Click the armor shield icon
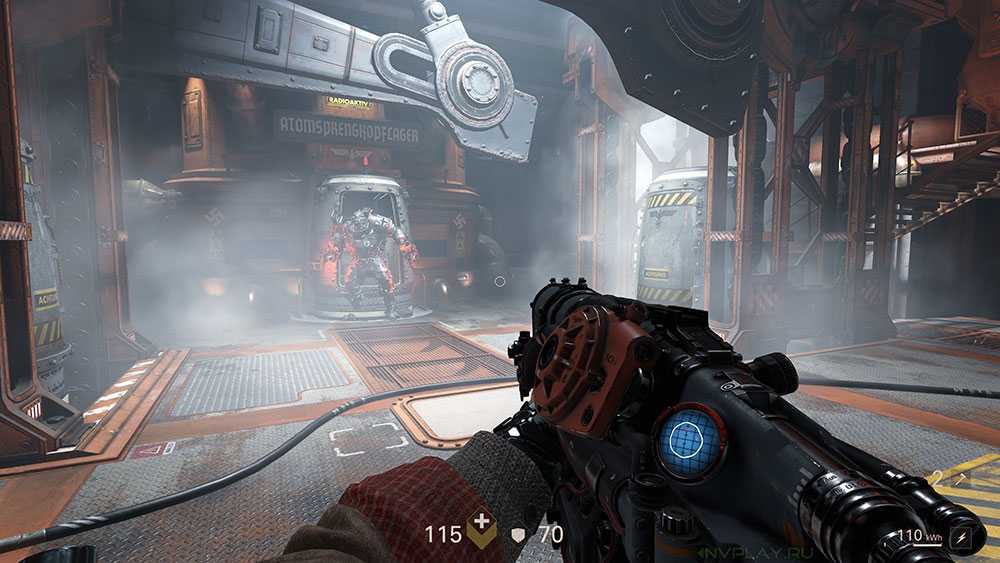 [x=518, y=535]
